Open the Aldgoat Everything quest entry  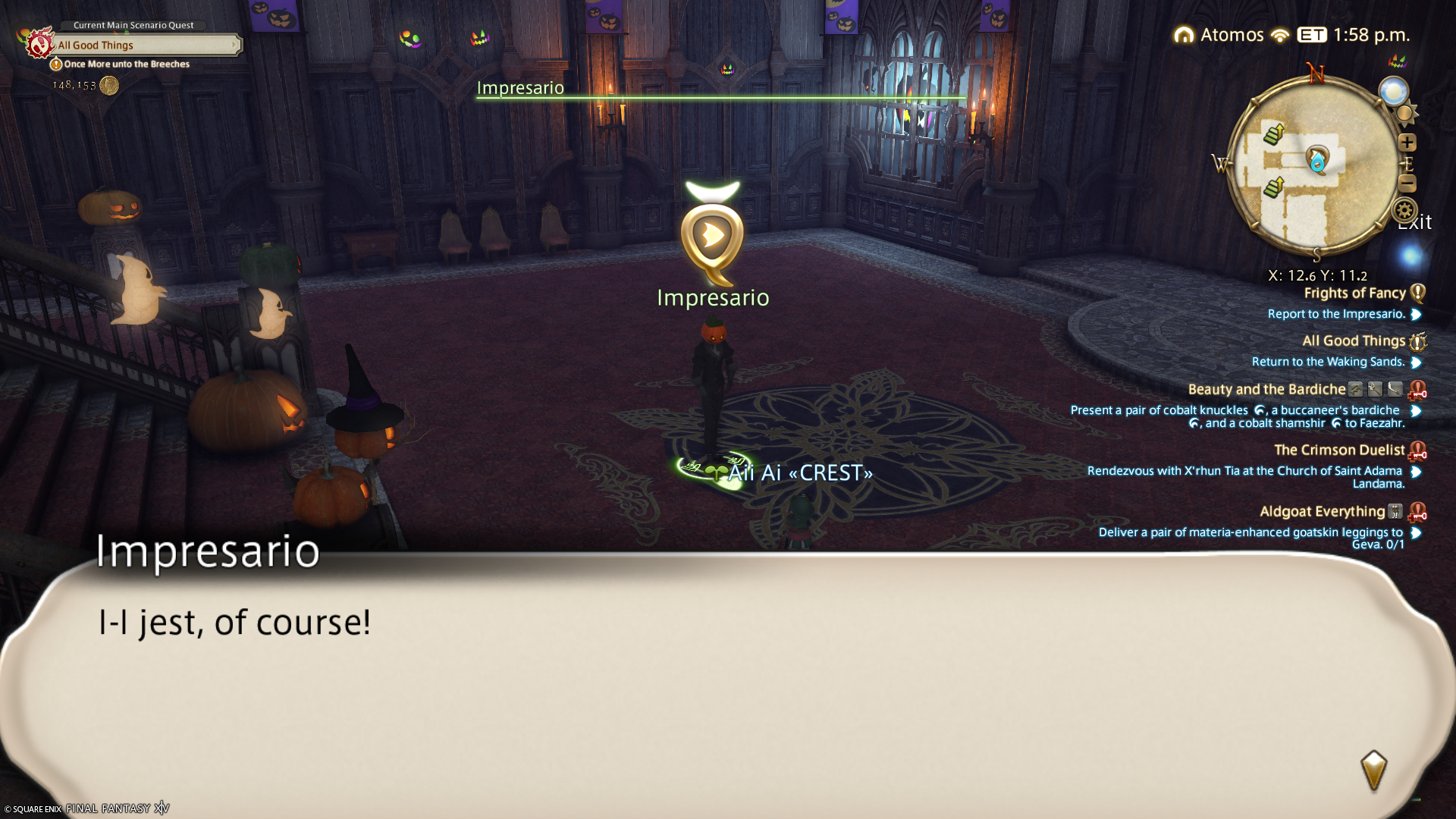1322,512
